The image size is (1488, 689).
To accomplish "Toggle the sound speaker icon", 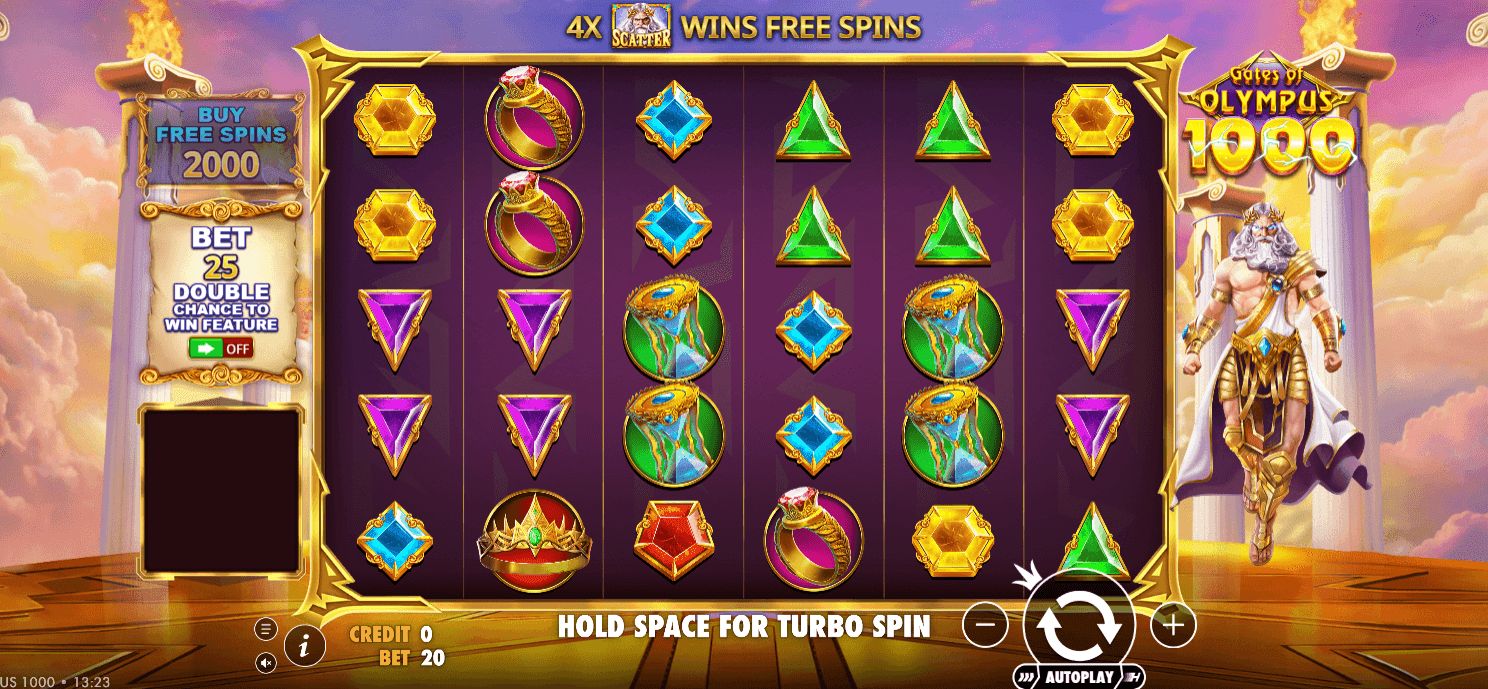I will 266,662.
